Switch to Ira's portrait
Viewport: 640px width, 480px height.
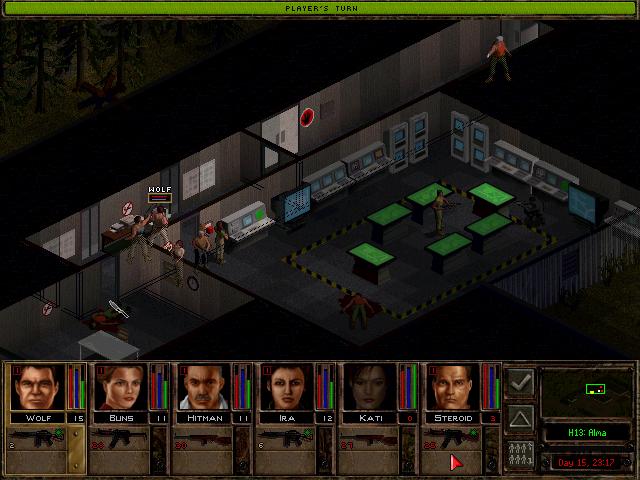(287, 387)
